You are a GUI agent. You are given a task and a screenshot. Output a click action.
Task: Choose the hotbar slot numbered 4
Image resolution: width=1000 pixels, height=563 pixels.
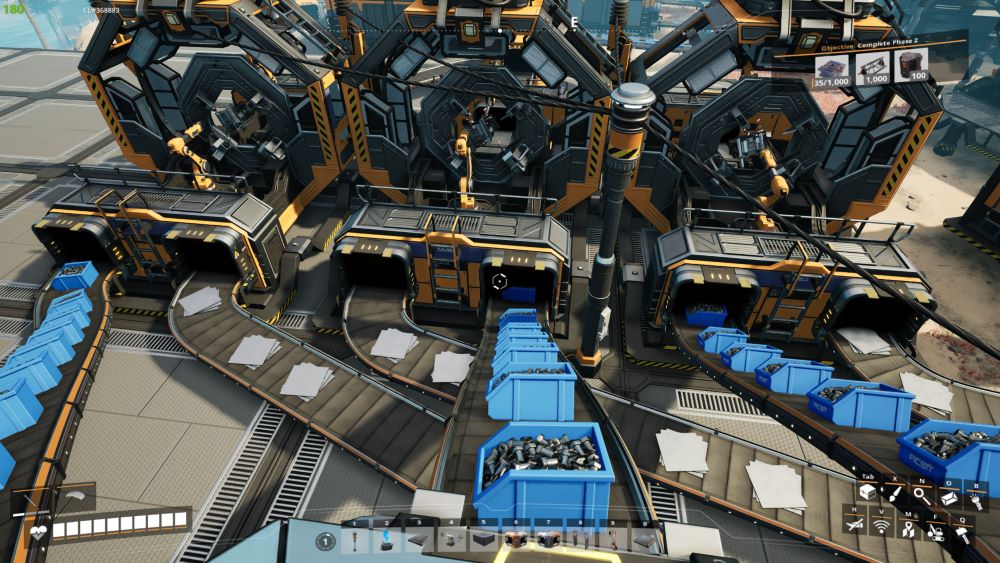(449, 541)
